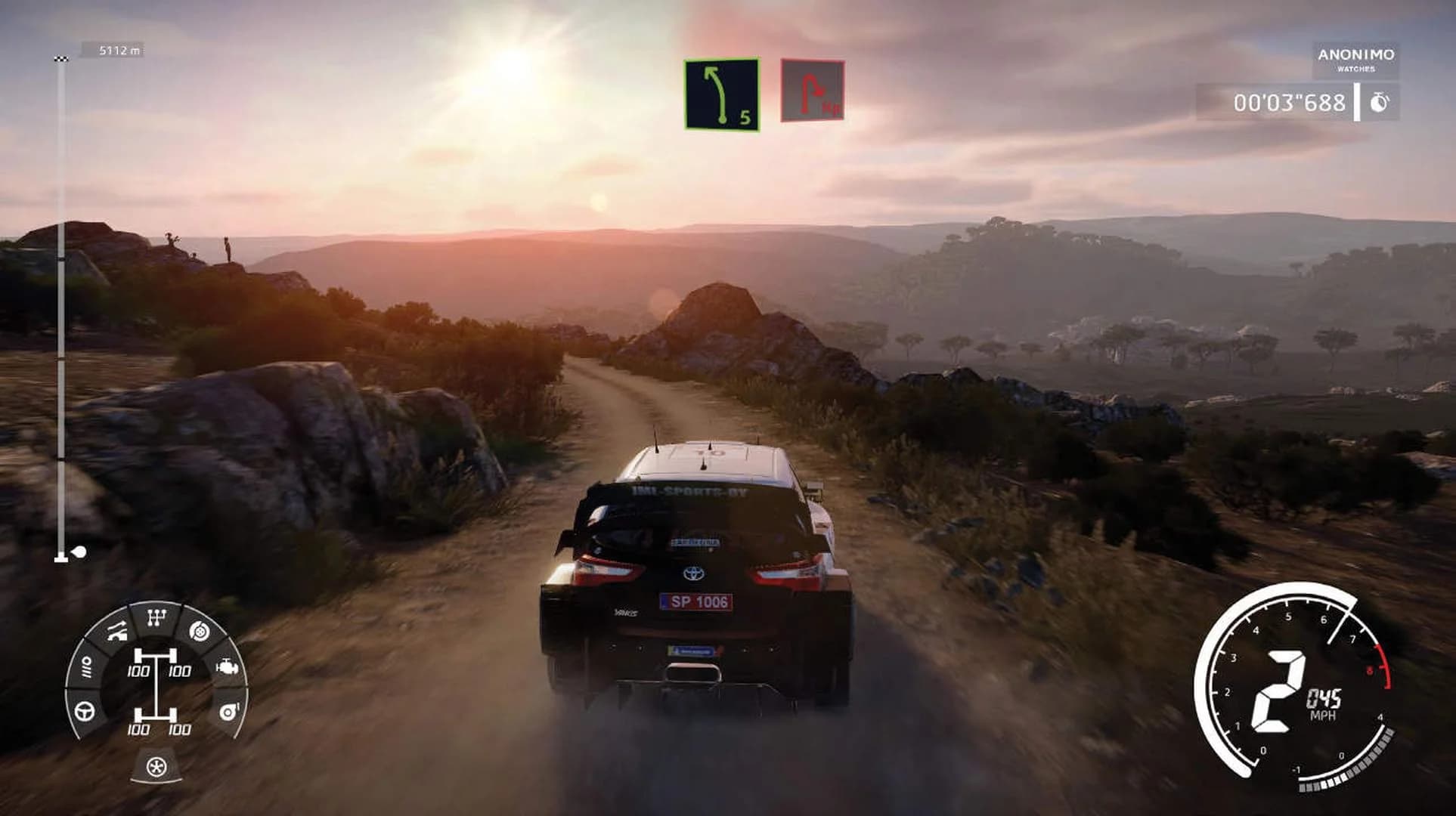The image size is (1456, 816).
Task: Click the suspension status icon
Action: pyautogui.click(x=116, y=632)
